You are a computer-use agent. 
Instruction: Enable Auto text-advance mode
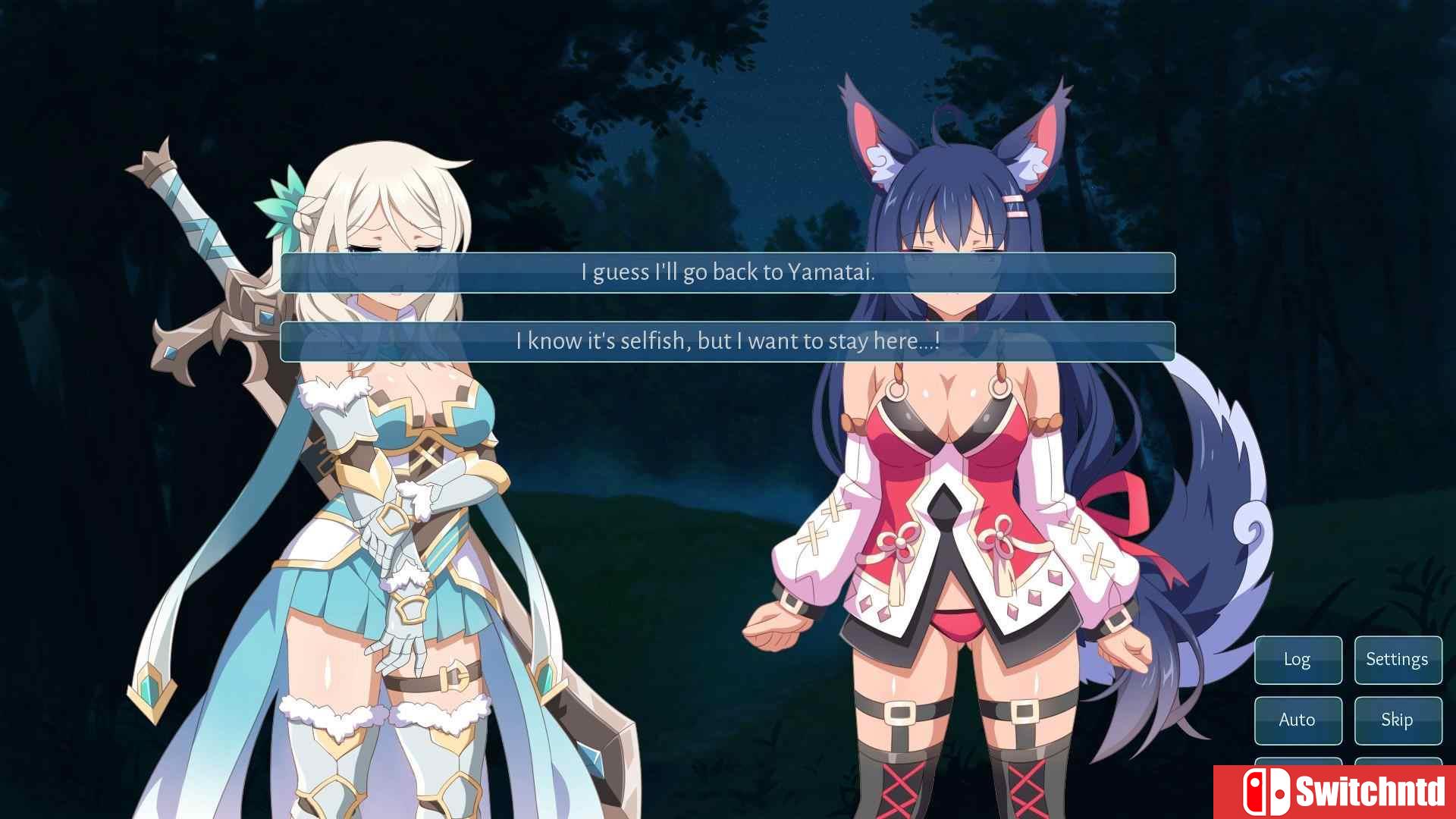point(1298,720)
